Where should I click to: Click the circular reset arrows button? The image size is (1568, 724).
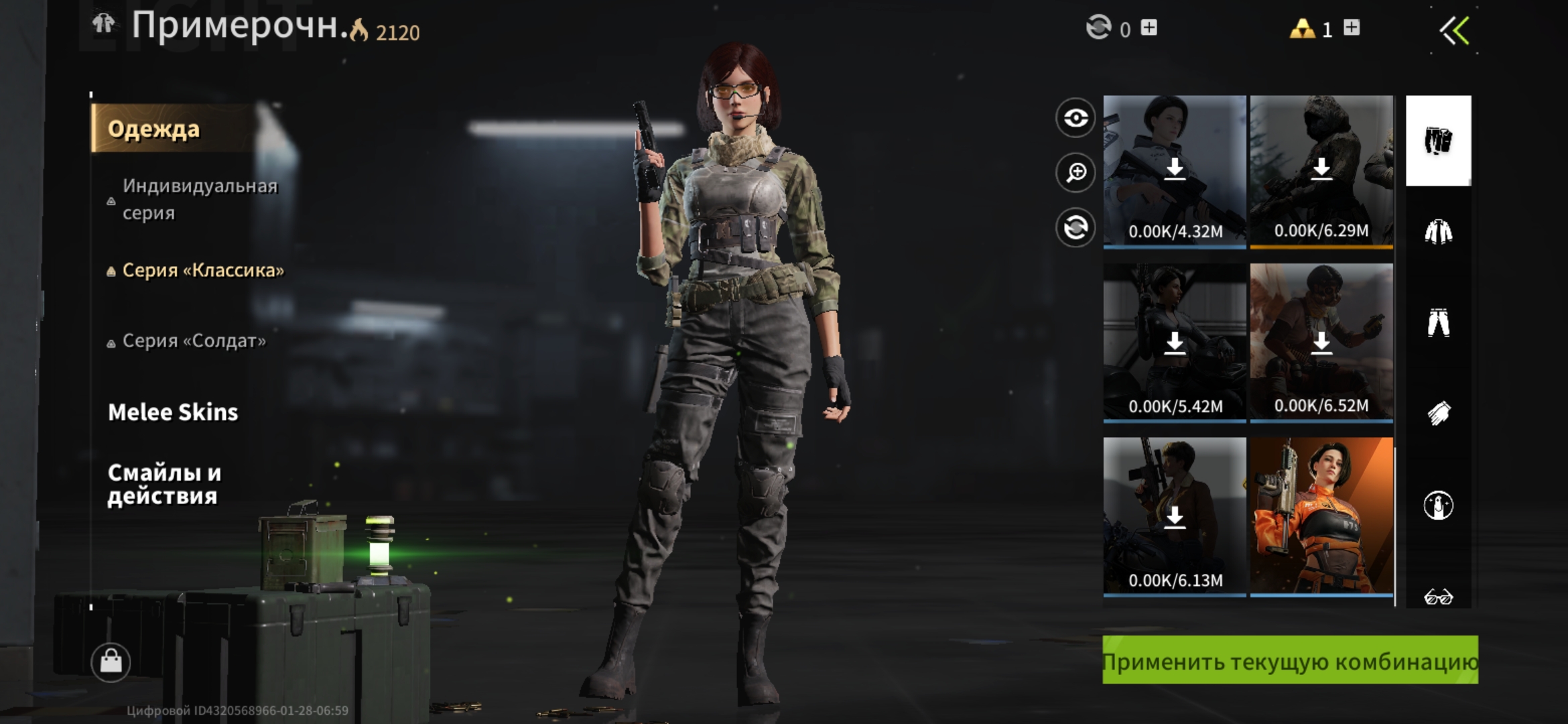click(x=1075, y=228)
